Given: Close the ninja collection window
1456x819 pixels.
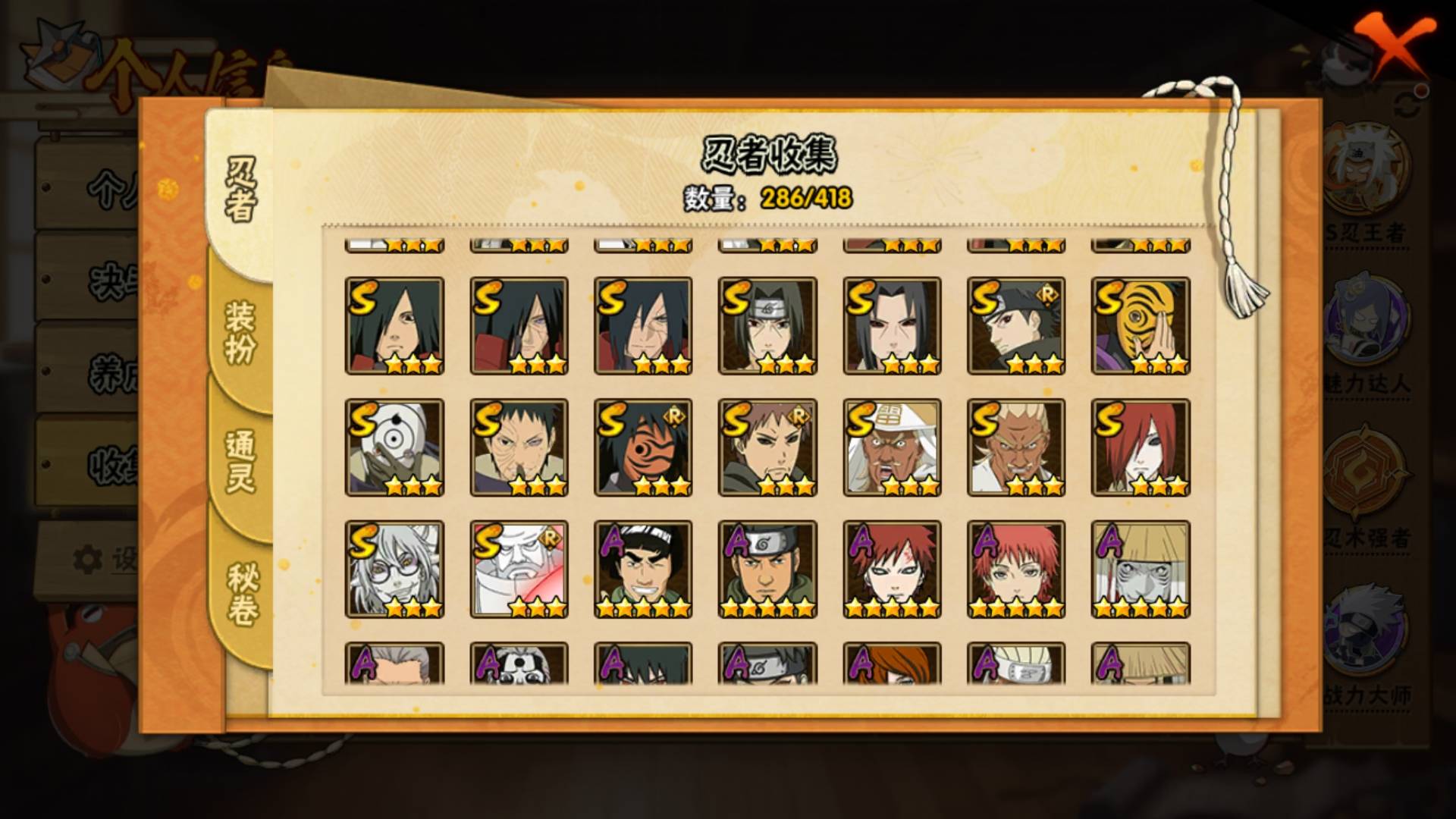Looking at the screenshot, I should (1394, 47).
